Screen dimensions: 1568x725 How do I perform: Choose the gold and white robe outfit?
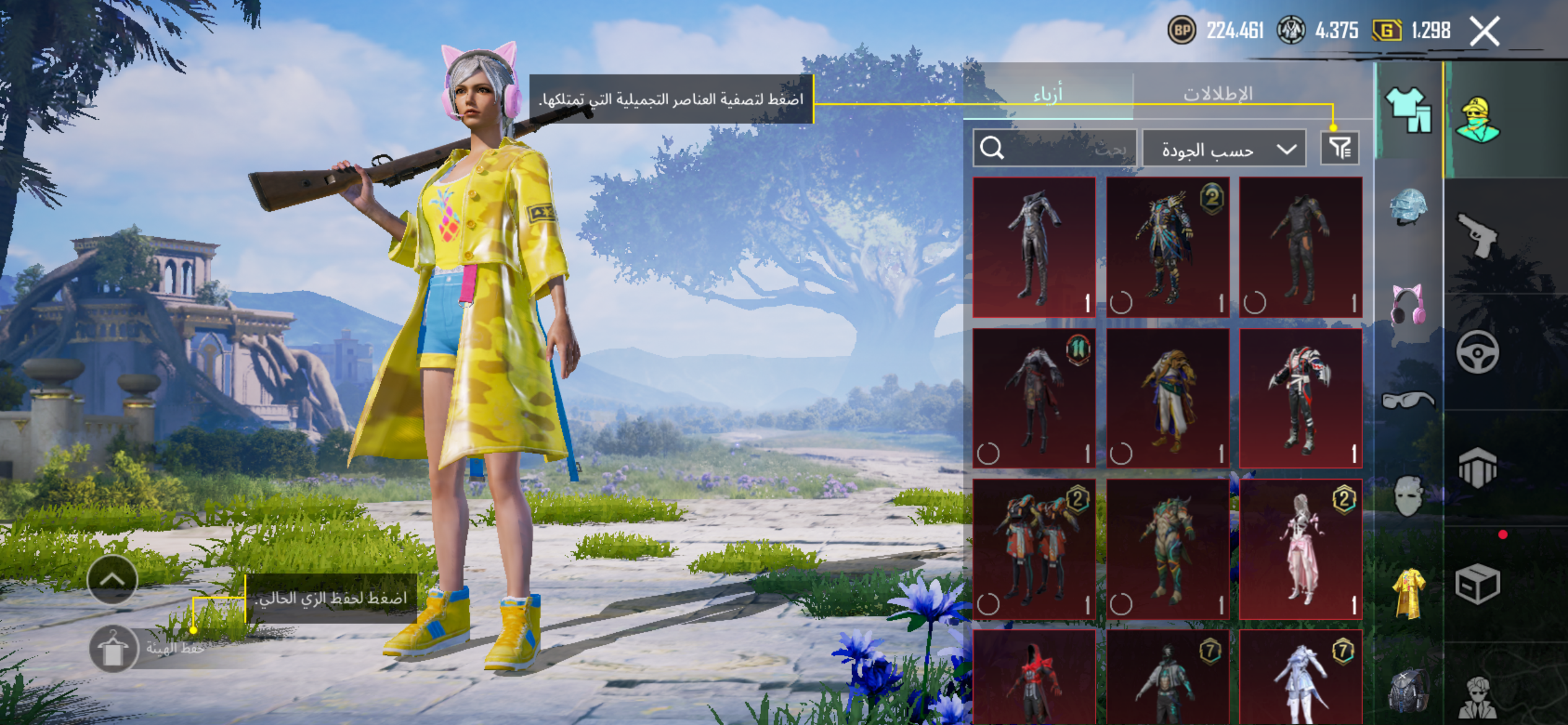pos(1167,398)
